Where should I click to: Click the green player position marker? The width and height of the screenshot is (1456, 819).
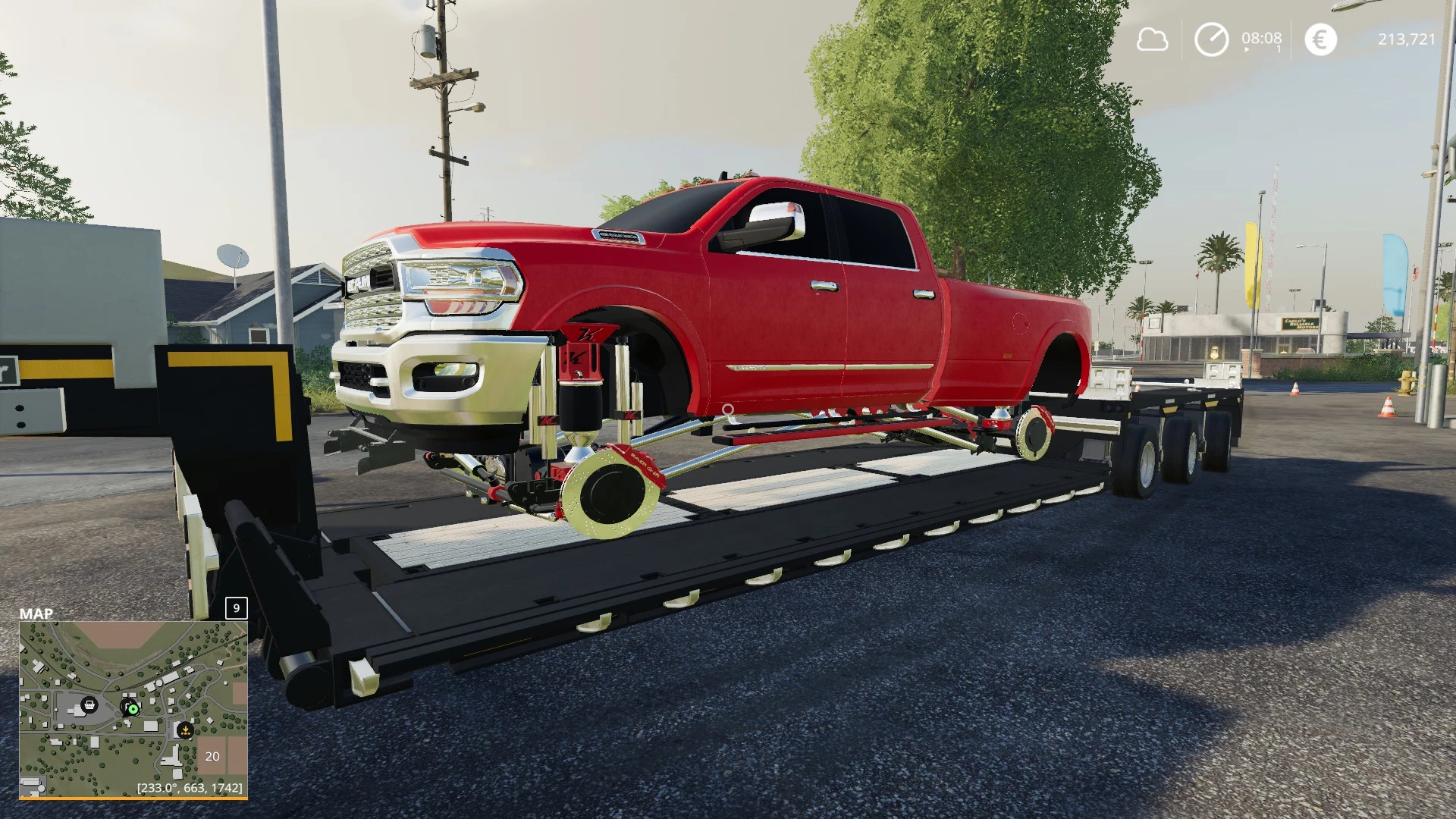pos(133,709)
